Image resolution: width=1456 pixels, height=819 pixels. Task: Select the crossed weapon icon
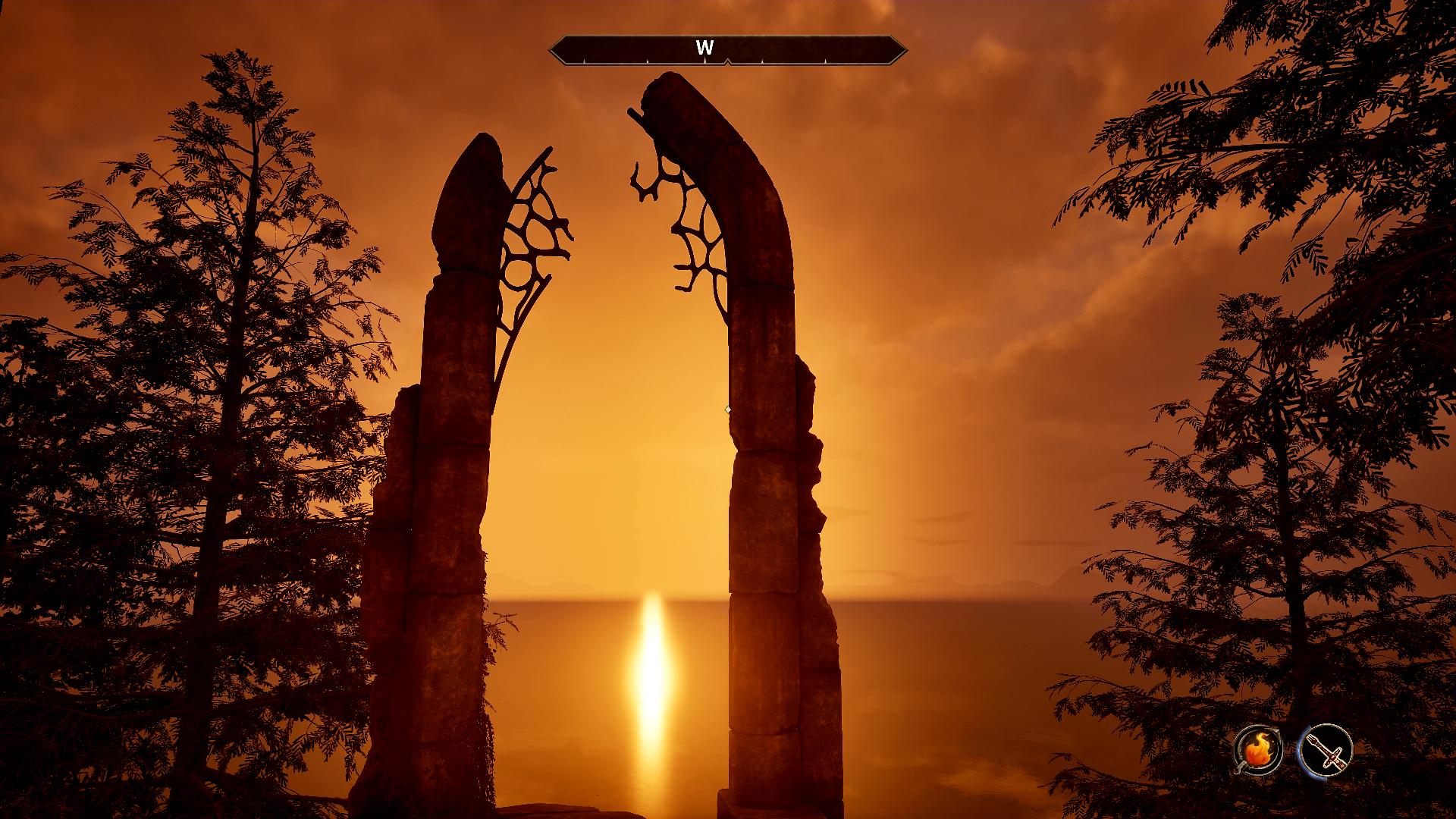1325,752
